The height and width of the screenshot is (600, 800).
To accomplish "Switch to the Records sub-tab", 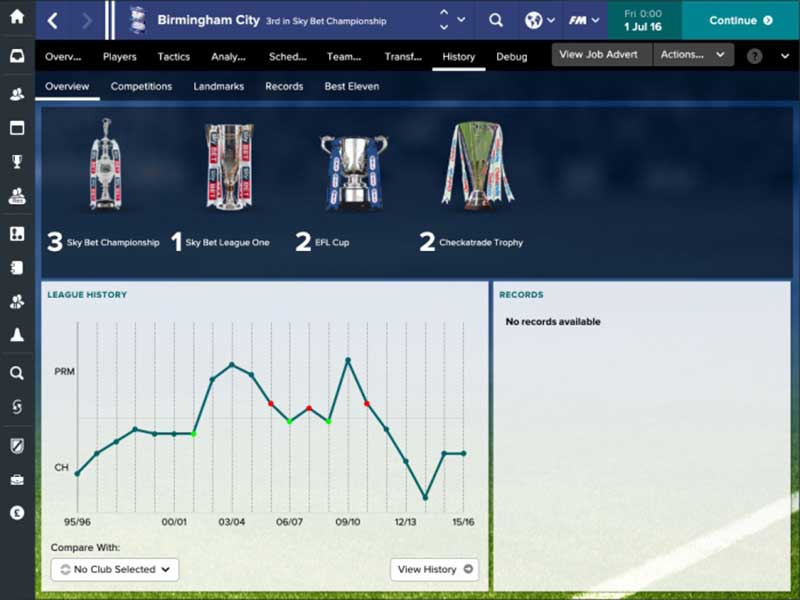I will (x=284, y=87).
